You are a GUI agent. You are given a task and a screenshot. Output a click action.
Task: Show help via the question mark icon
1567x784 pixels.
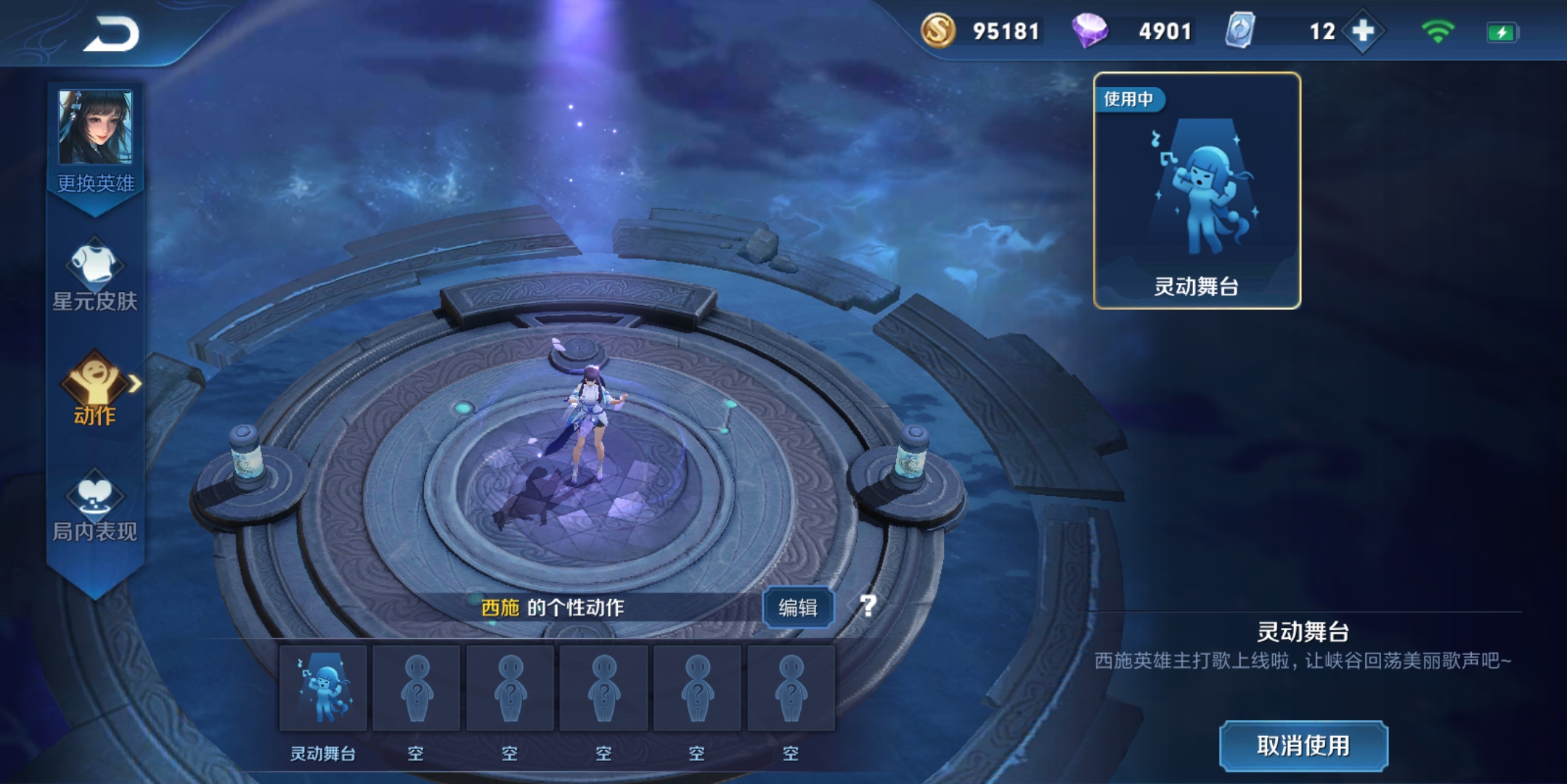(x=868, y=605)
